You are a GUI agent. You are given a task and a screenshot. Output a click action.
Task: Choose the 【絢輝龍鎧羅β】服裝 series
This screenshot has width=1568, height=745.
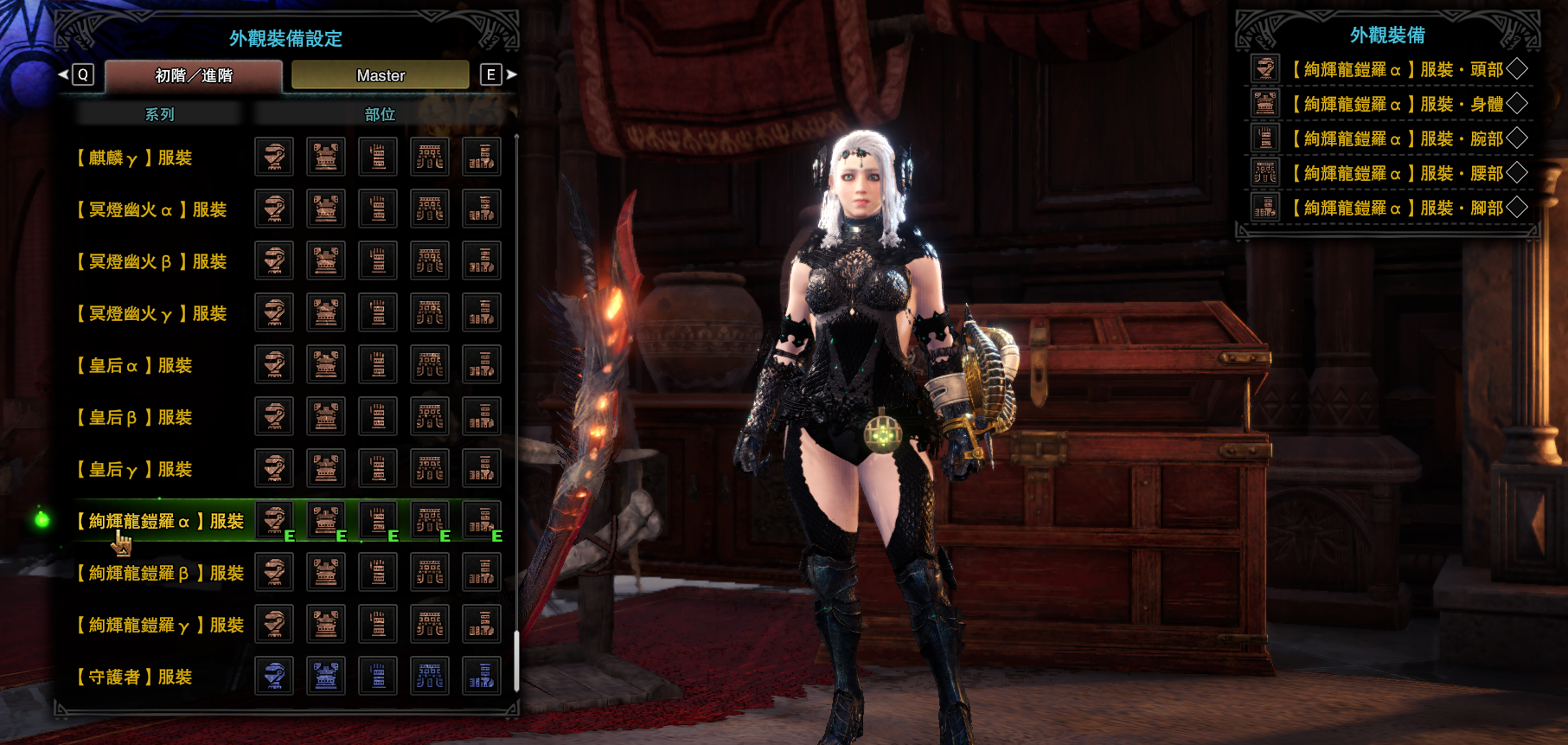point(160,573)
